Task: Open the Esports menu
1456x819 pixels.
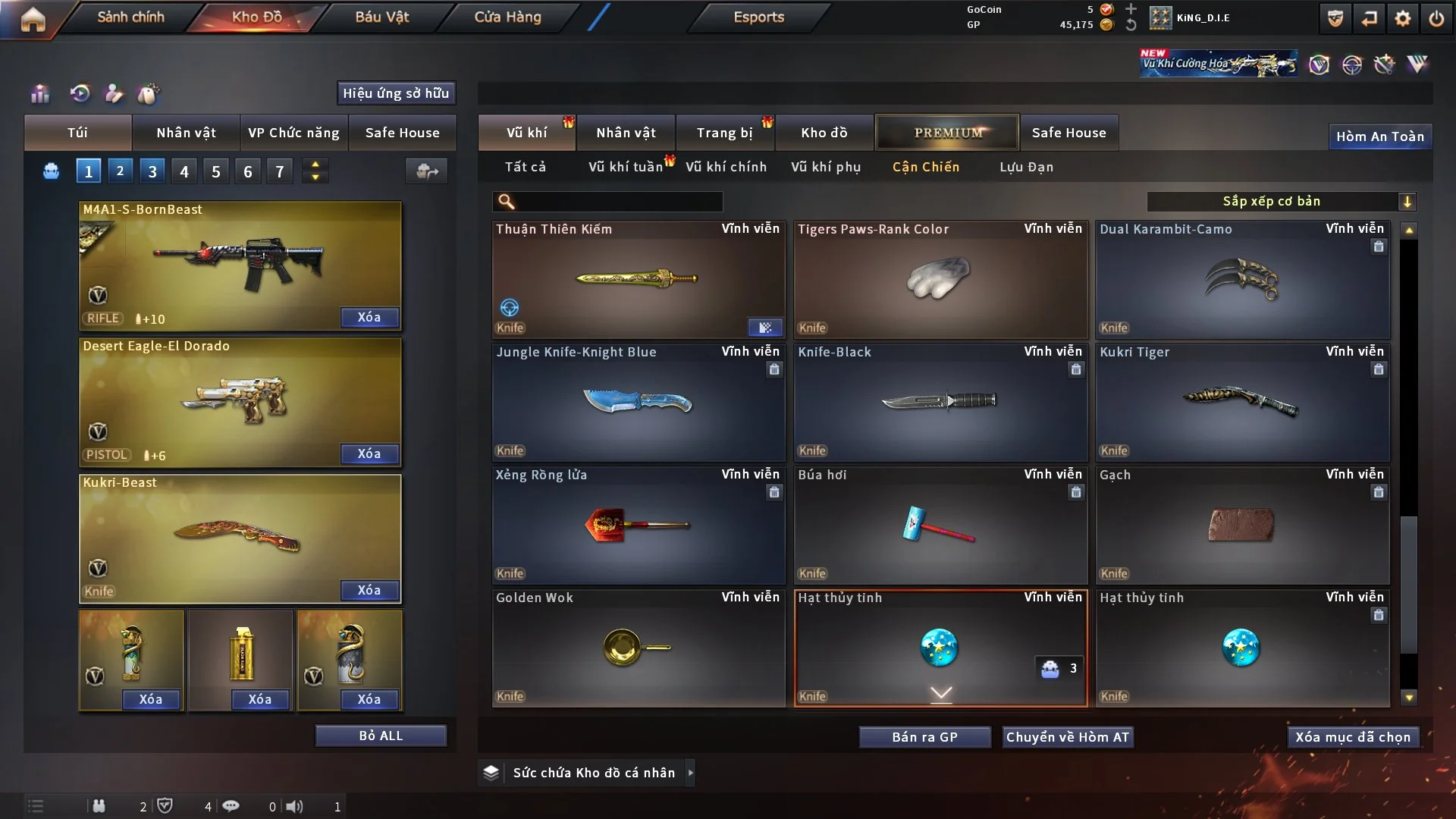Action: [758, 17]
